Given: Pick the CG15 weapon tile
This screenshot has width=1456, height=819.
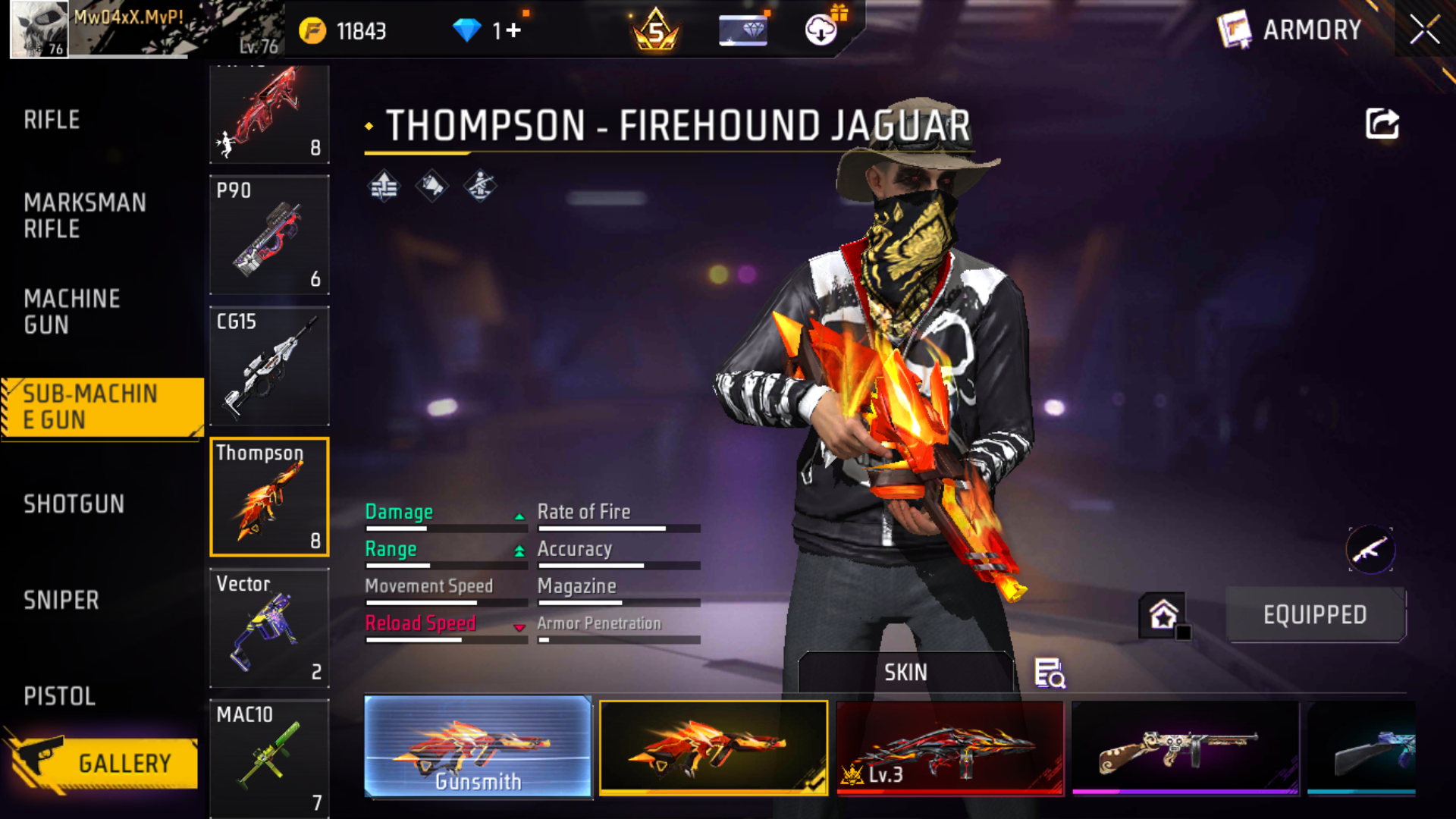Looking at the screenshot, I should pyautogui.click(x=269, y=366).
